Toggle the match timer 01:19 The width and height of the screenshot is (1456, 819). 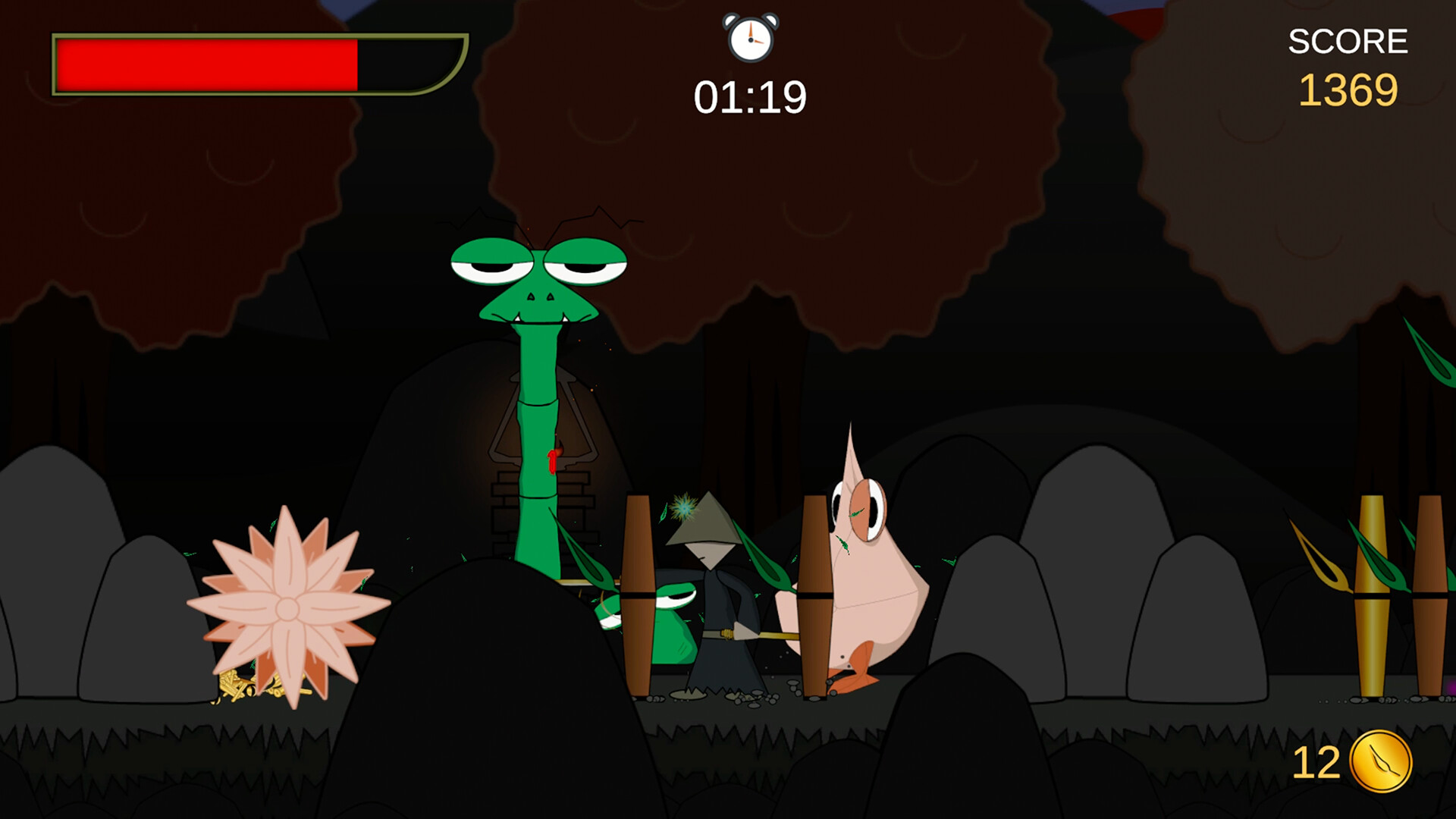click(749, 95)
